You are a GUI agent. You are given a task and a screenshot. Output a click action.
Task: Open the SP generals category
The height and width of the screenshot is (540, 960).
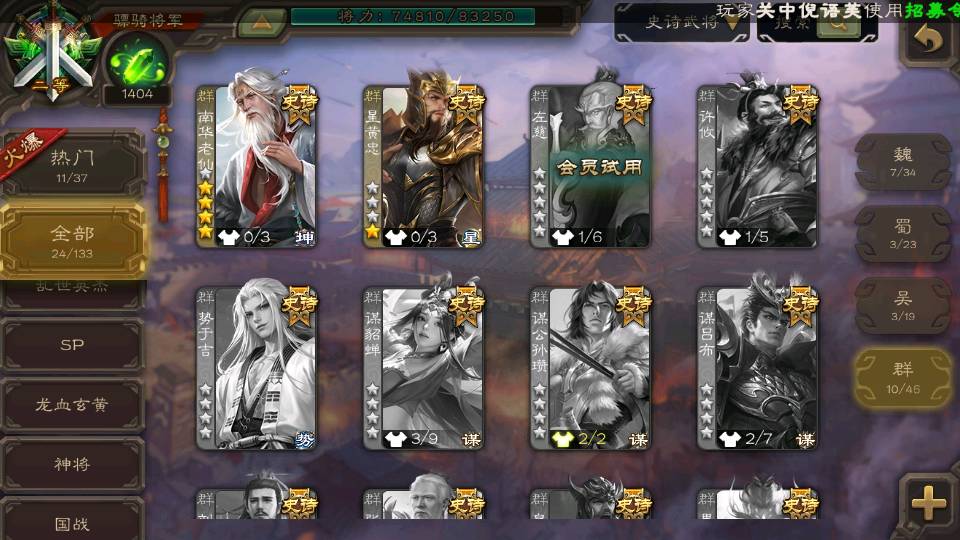(72, 345)
